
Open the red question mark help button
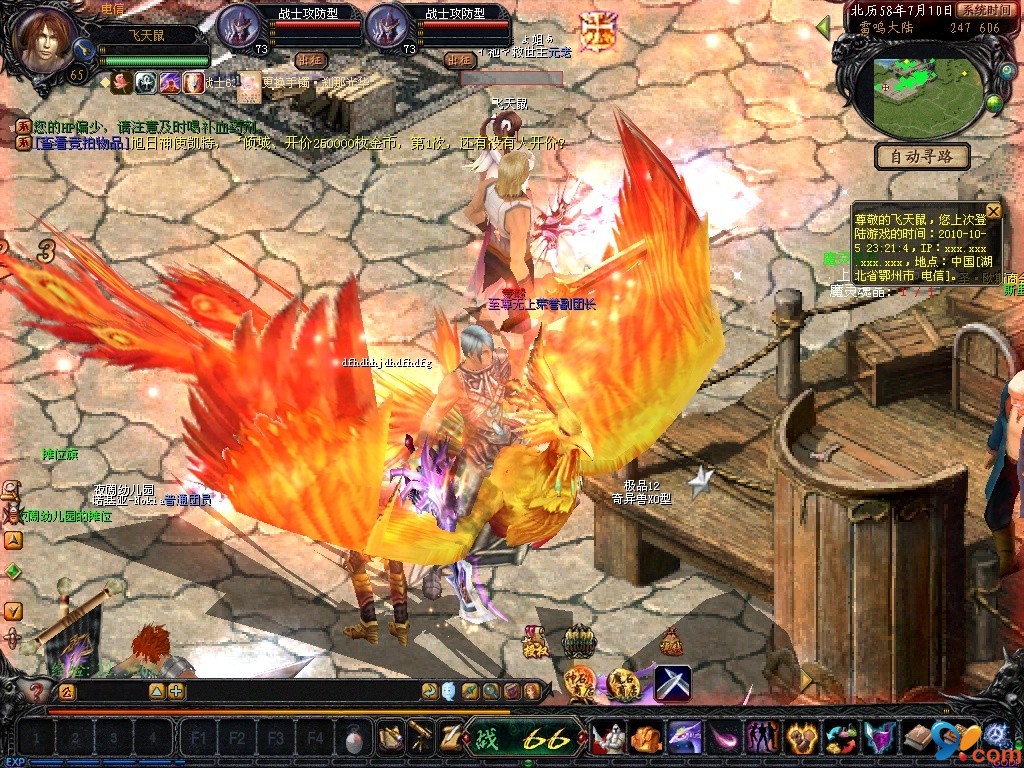(x=37, y=690)
